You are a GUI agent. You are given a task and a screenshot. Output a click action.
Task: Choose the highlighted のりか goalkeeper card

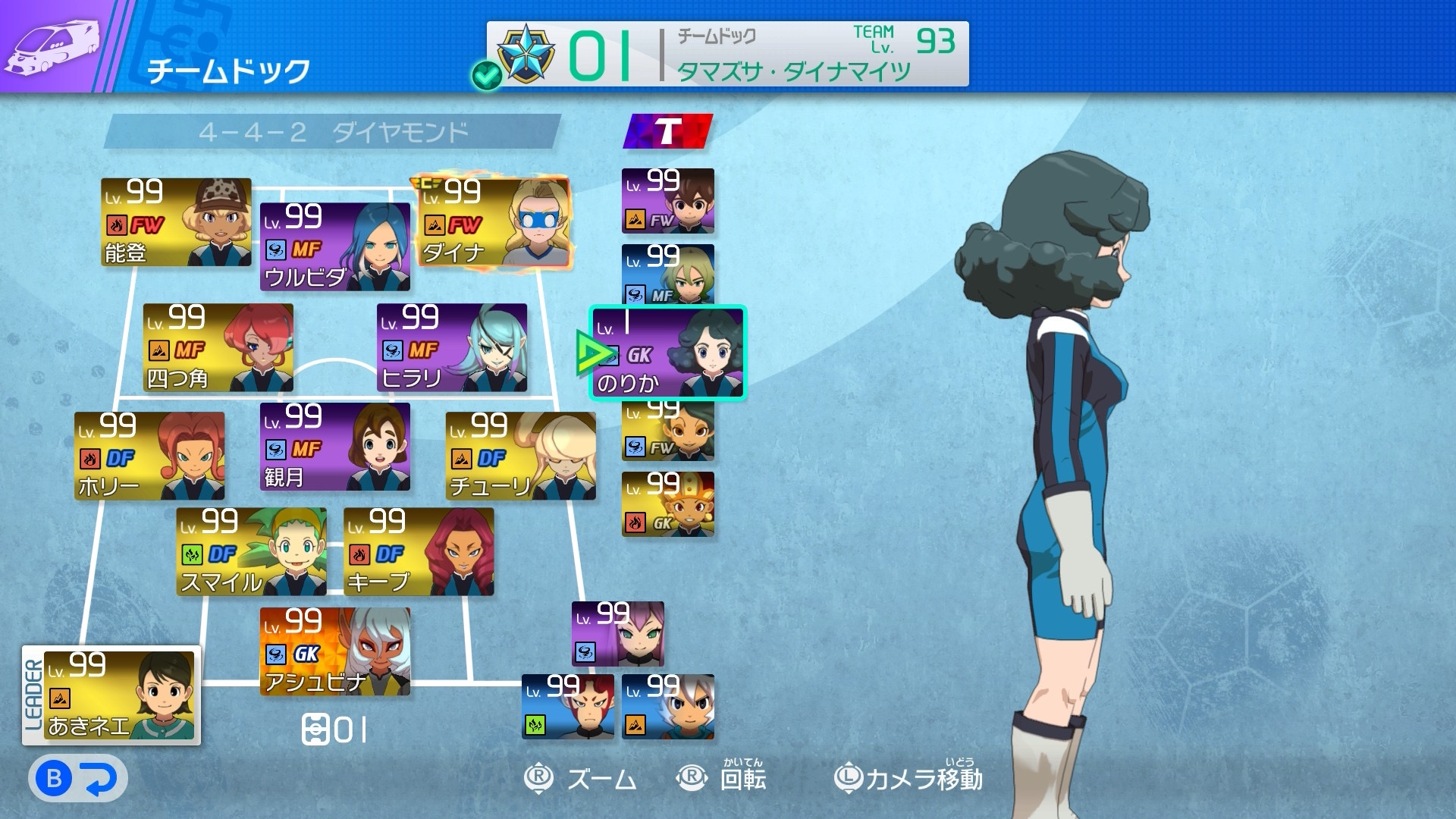pos(668,353)
